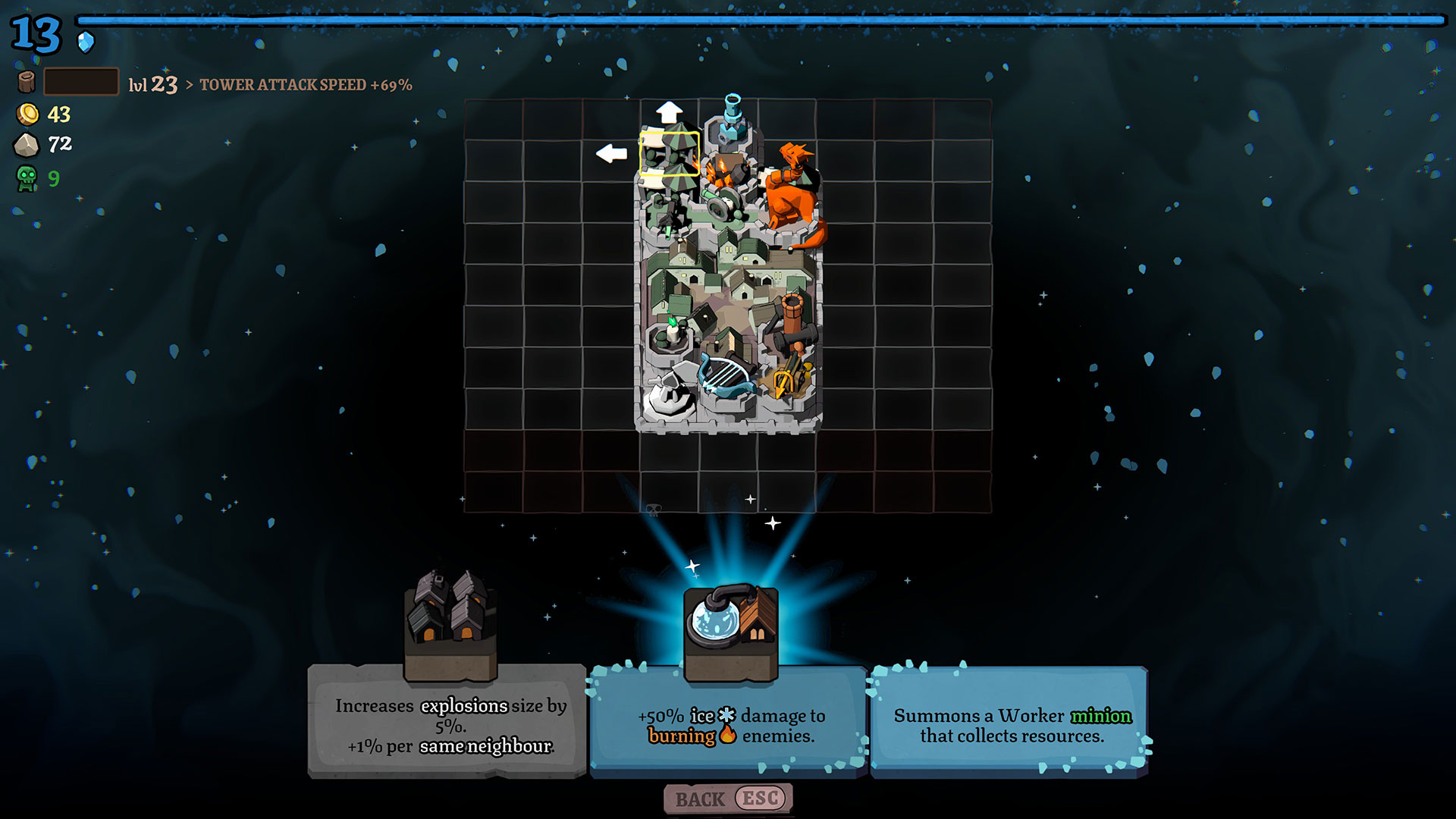The height and width of the screenshot is (819, 1456).
Task: Select the teal cannon tower tile
Action: pyautogui.click(x=731, y=120)
